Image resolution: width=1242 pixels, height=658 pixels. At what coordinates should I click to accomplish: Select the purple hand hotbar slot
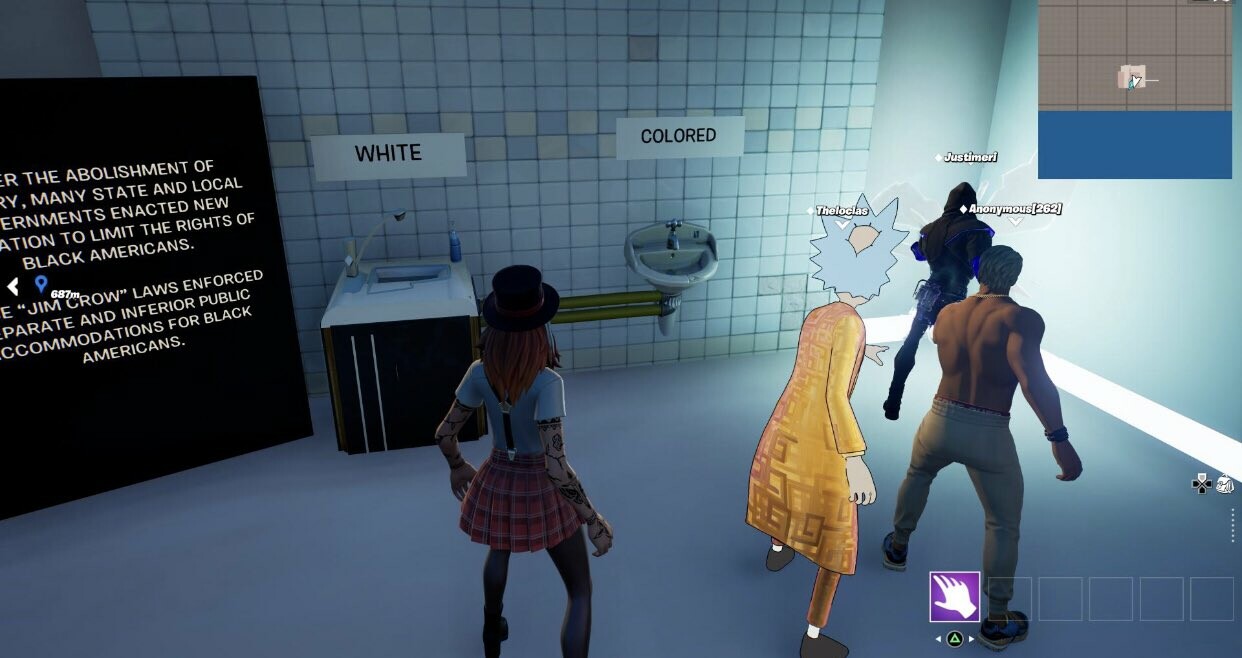(x=954, y=597)
